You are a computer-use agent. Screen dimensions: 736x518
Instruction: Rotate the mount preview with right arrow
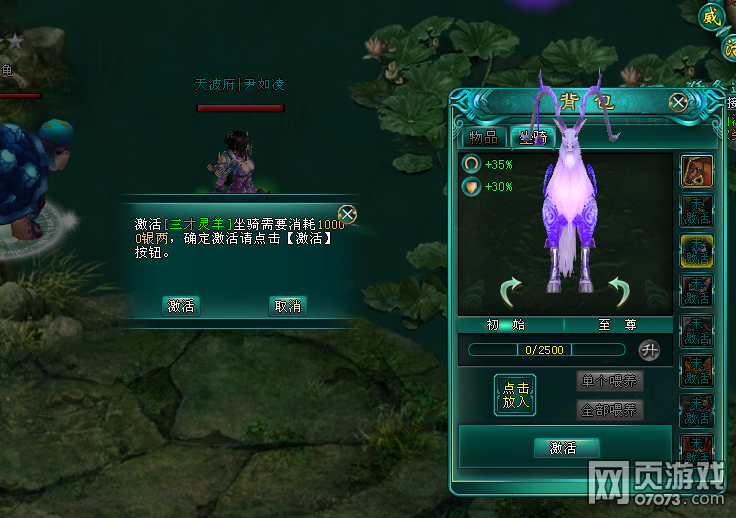click(620, 292)
